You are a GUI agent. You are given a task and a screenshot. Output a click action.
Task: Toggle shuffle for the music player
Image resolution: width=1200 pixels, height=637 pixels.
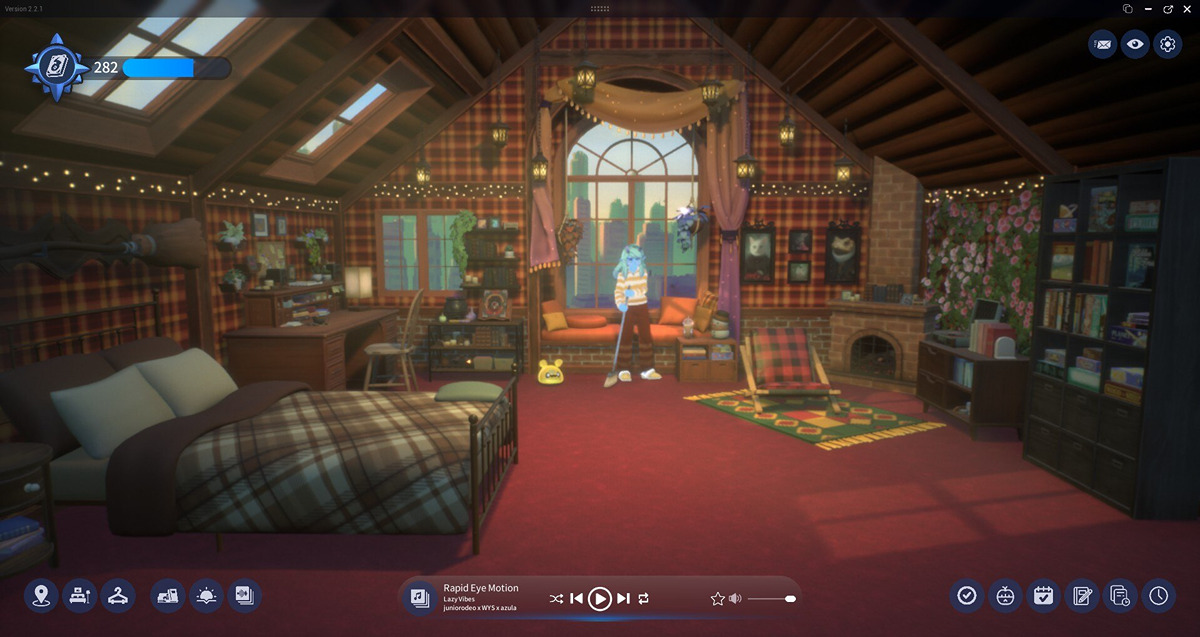tap(556, 598)
